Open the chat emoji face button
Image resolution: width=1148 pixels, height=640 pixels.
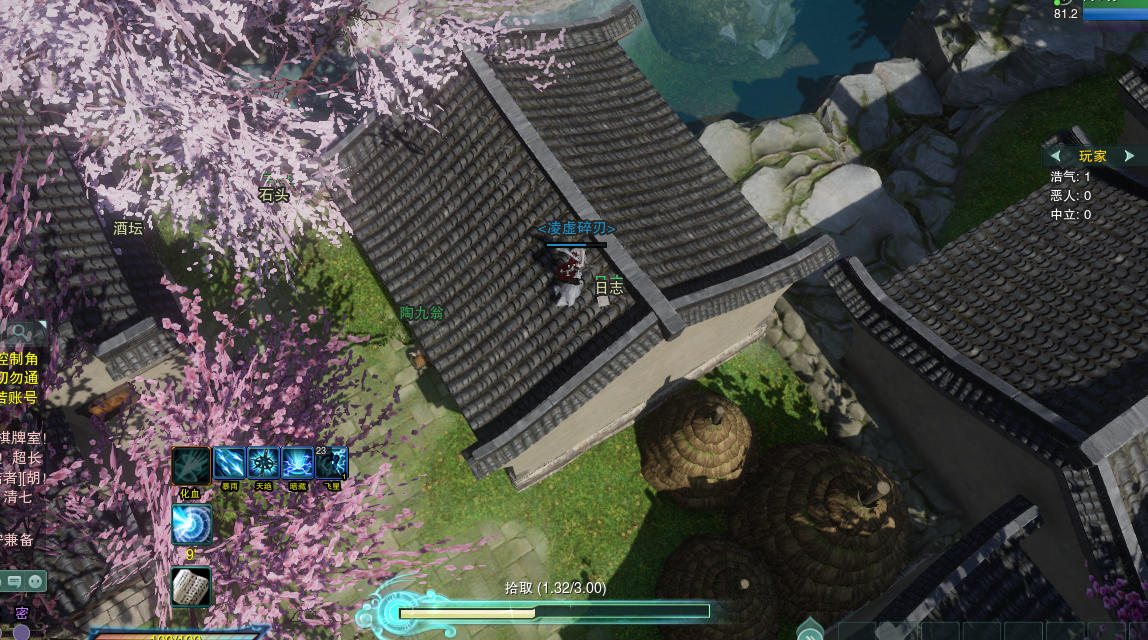(36, 580)
